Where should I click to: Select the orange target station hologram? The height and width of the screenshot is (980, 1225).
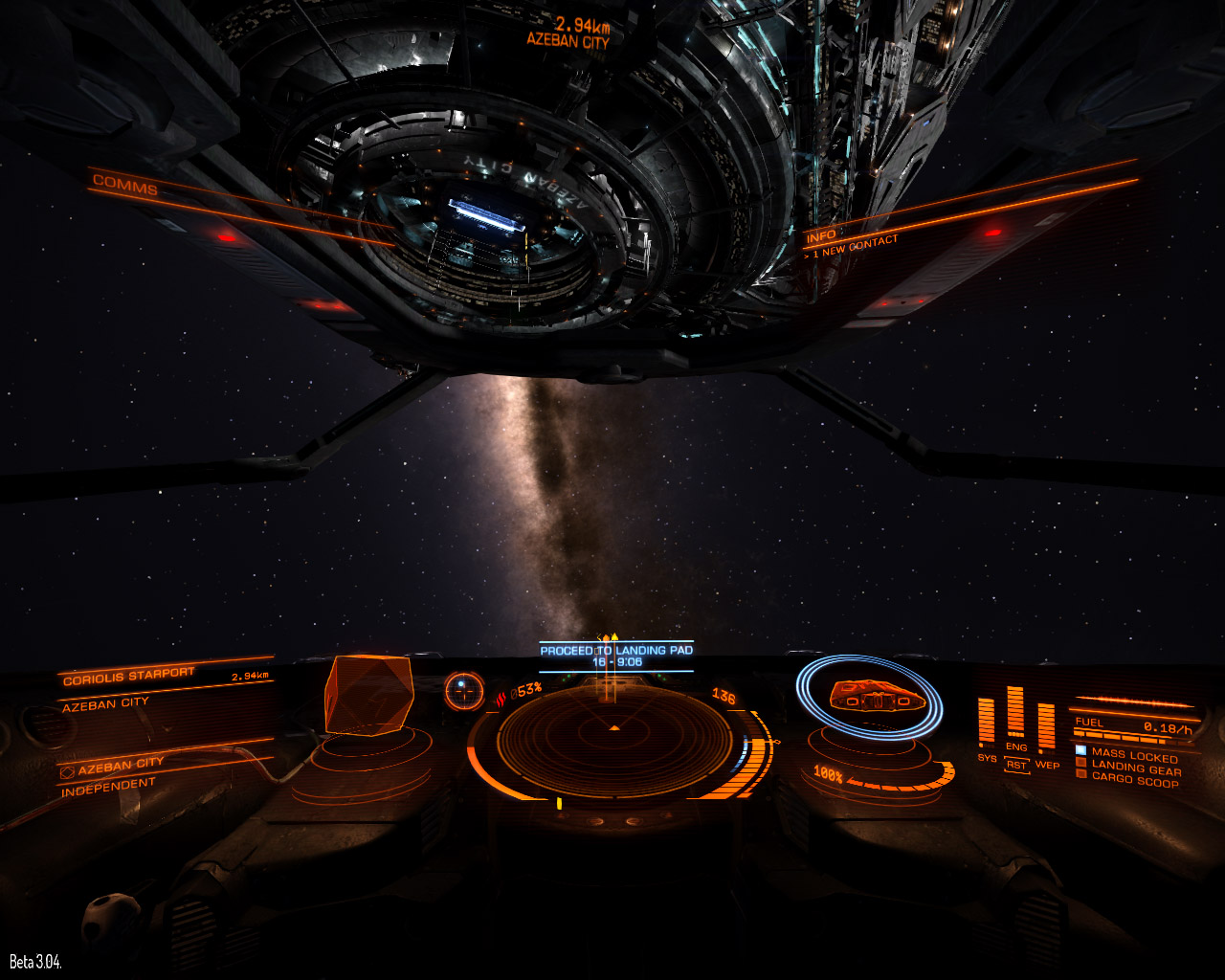pyautogui.click(x=368, y=696)
